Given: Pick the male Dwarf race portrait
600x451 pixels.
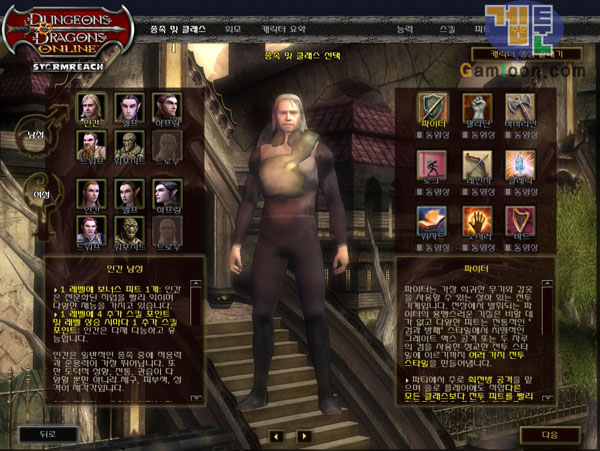Looking at the screenshot, I should (x=91, y=144).
